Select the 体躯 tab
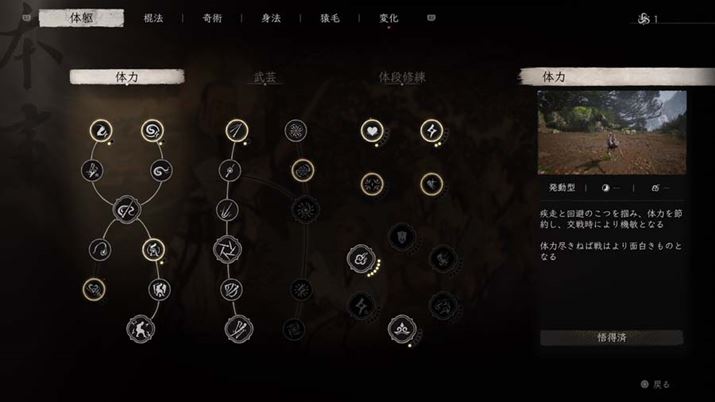The height and width of the screenshot is (402, 715). pos(82,18)
